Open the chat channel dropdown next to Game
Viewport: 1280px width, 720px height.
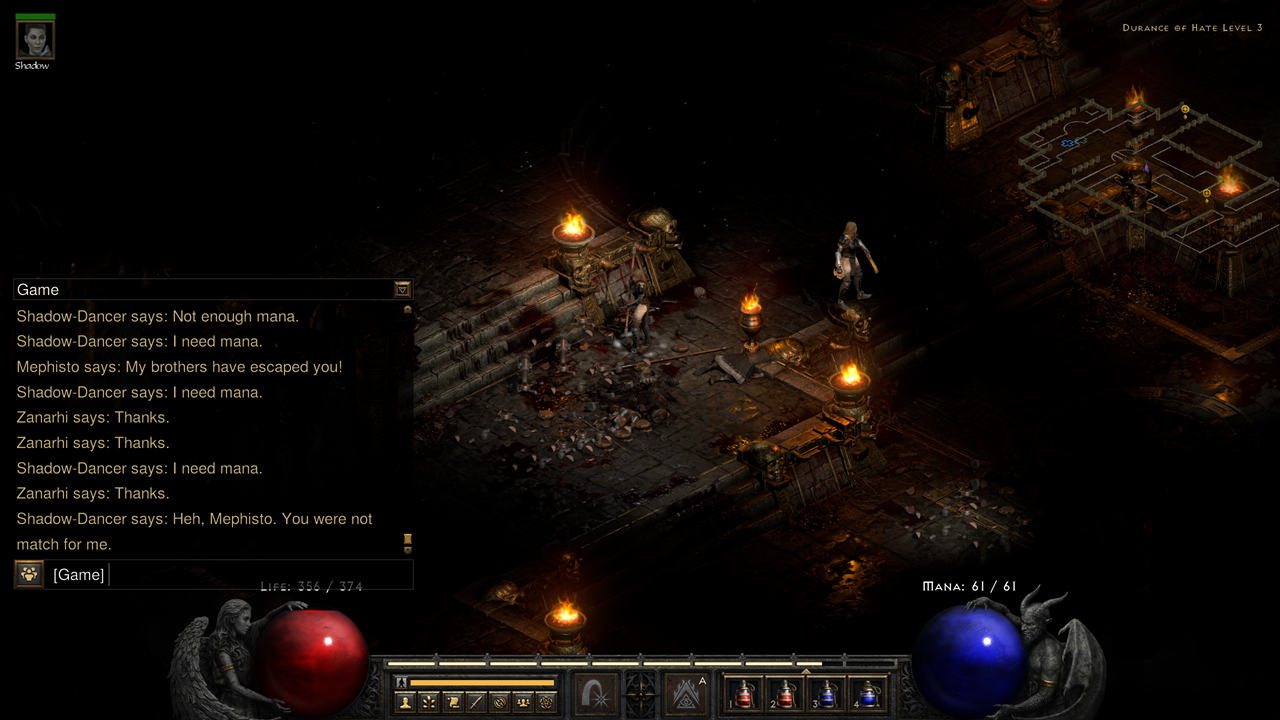tap(402, 289)
